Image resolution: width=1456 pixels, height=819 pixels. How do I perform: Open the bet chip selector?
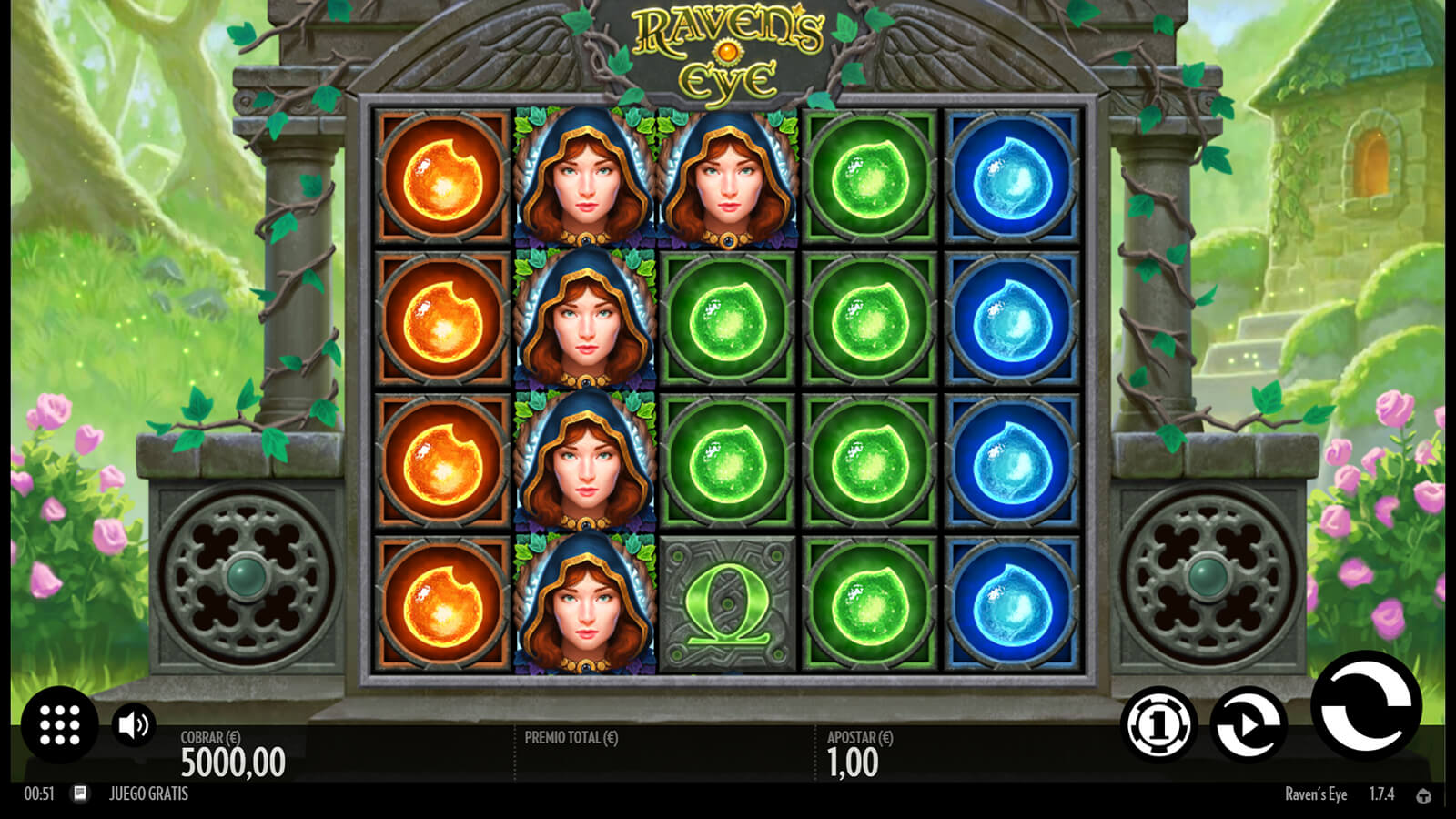(1158, 725)
